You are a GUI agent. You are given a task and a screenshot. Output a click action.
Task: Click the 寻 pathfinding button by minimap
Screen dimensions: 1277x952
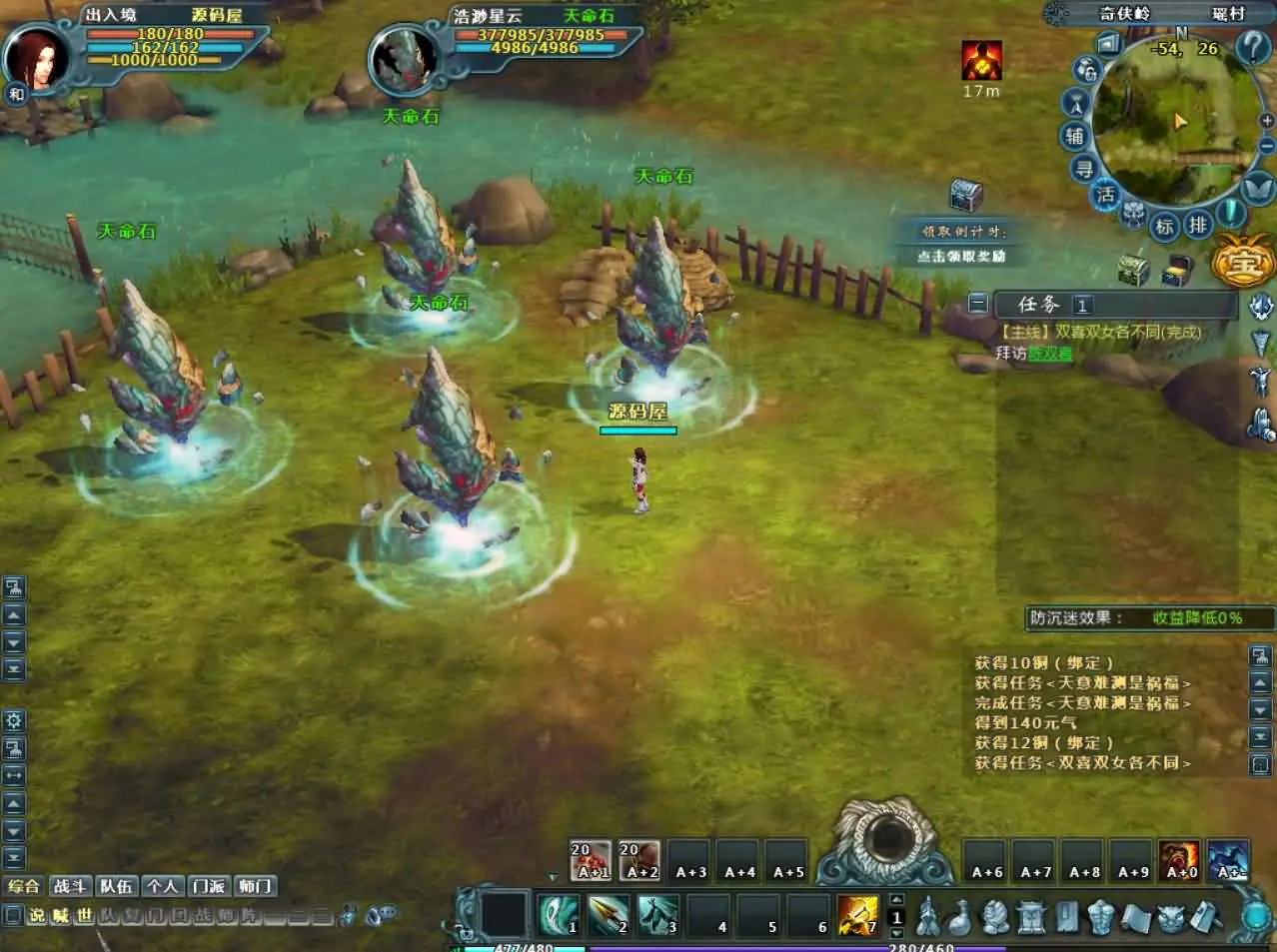point(1084,169)
